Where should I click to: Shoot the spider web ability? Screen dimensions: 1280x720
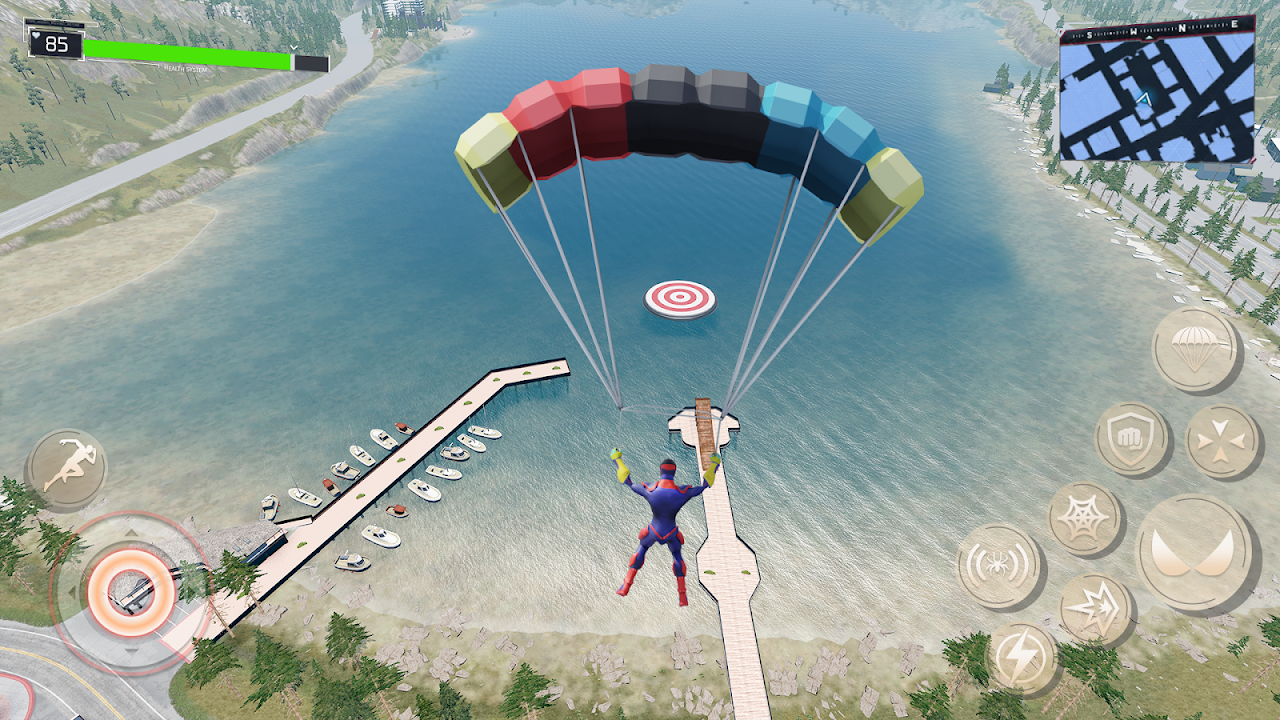pos(1085,518)
